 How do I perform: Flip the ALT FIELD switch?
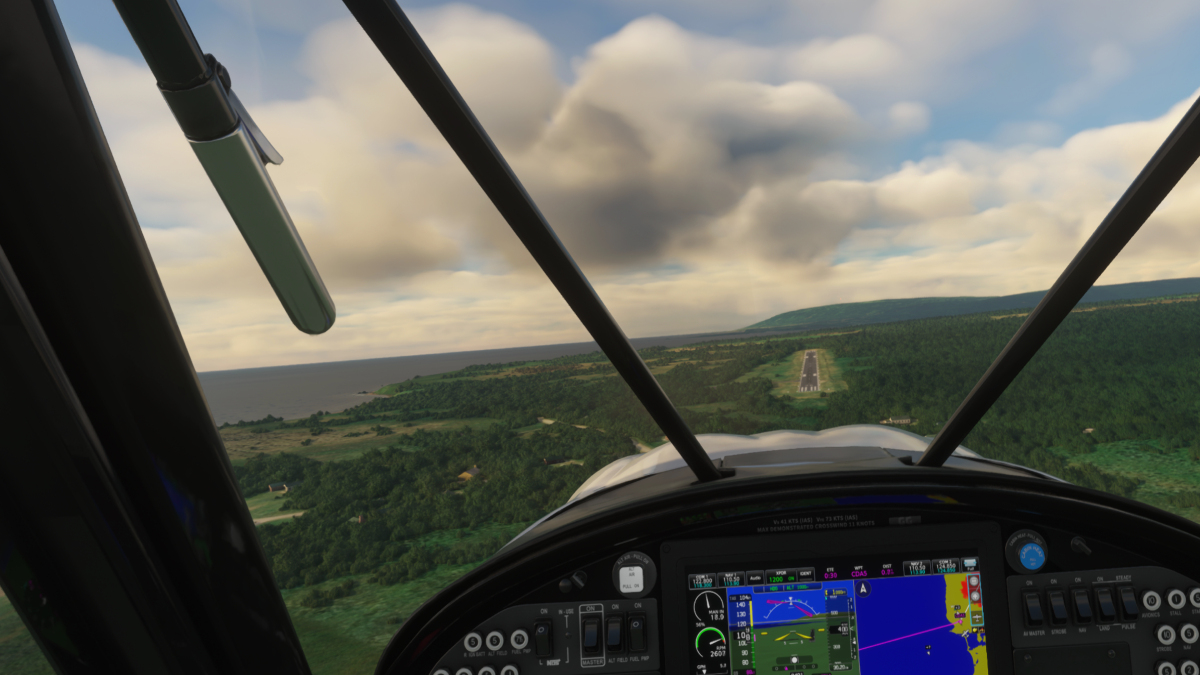coord(614,633)
